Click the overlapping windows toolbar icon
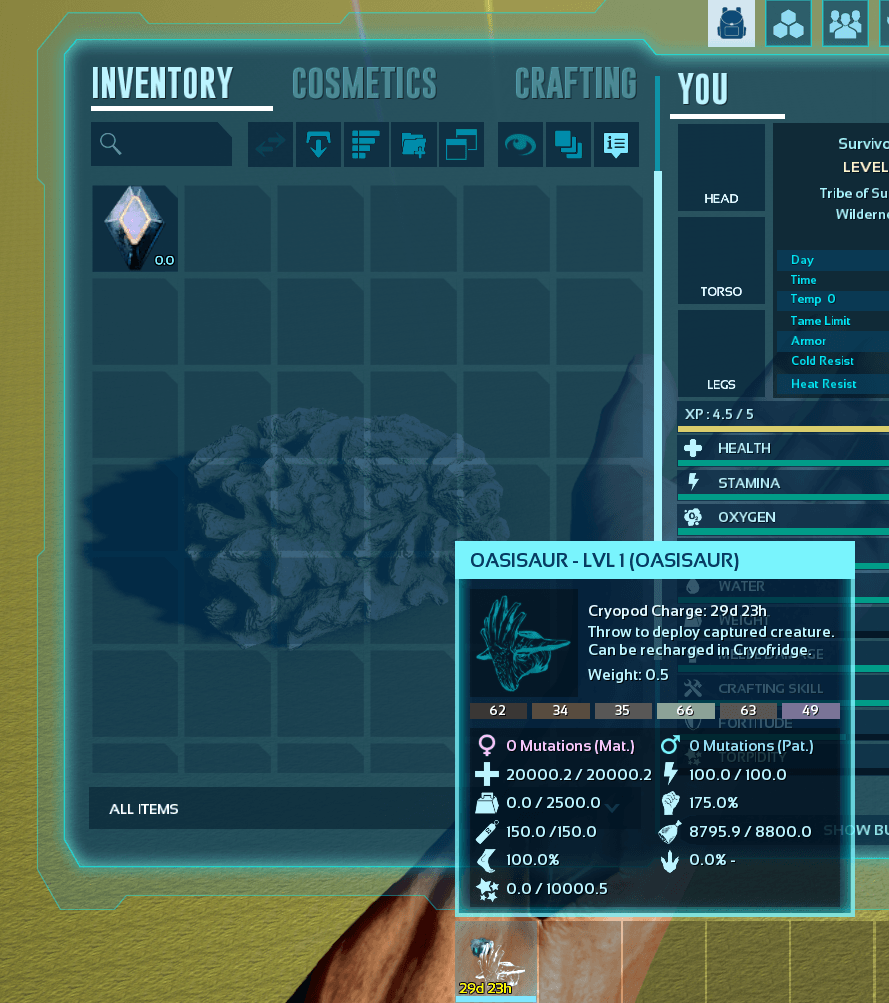This screenshot has width=889, height=1003. 461,145
